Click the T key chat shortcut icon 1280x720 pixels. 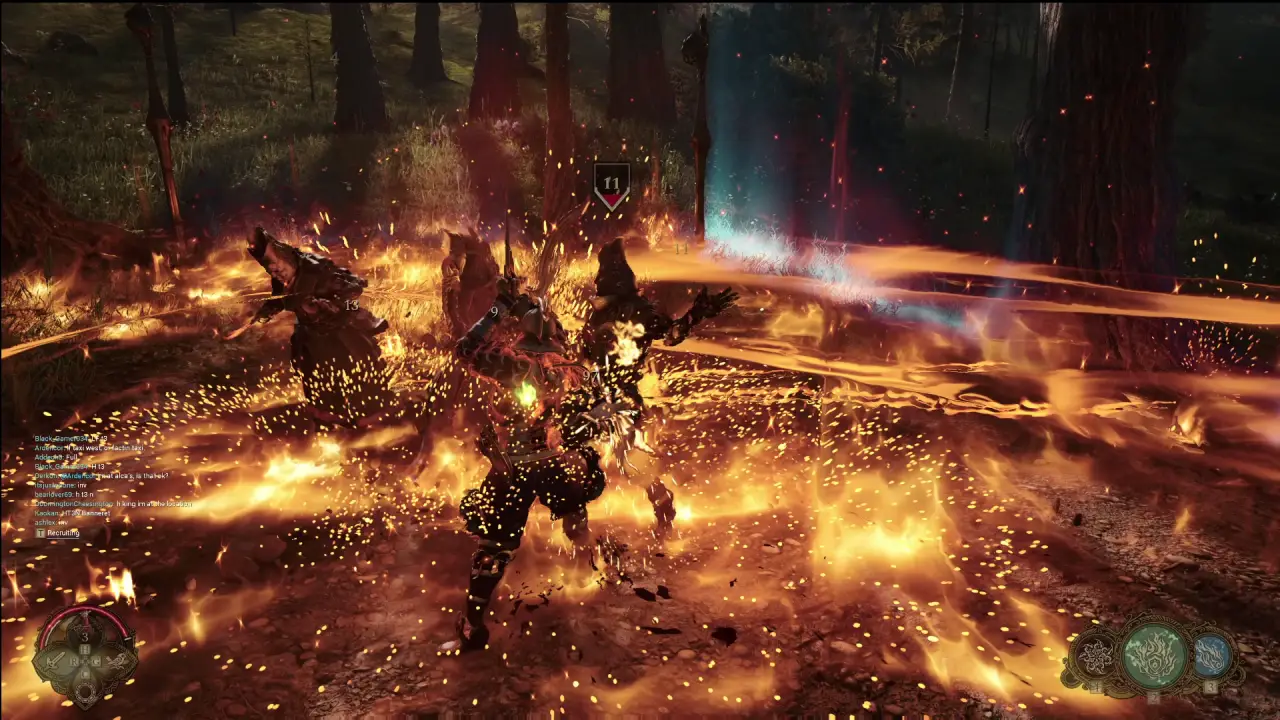tap(40, 532)
